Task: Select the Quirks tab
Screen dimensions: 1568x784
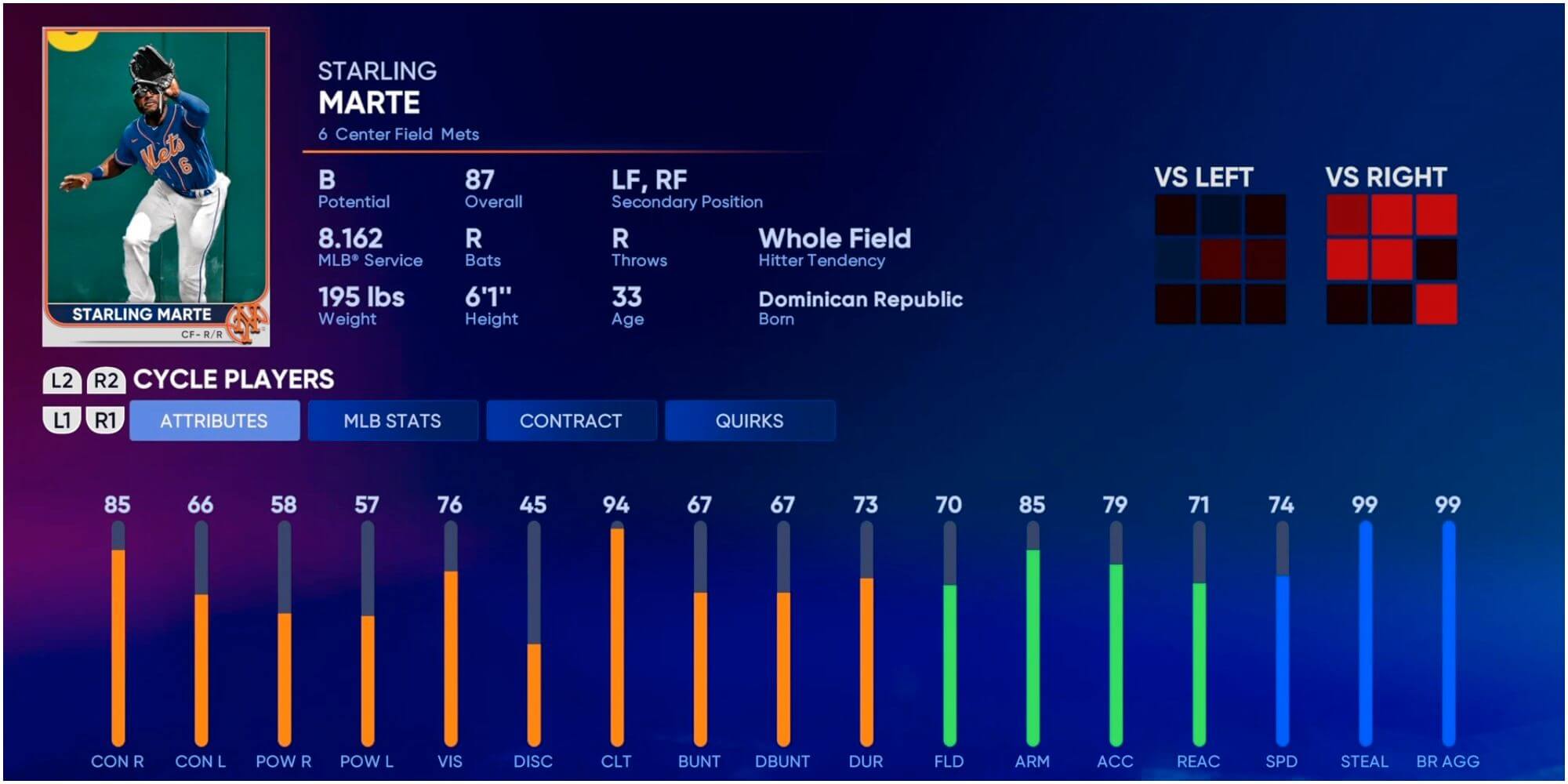Action: point(750,421)
